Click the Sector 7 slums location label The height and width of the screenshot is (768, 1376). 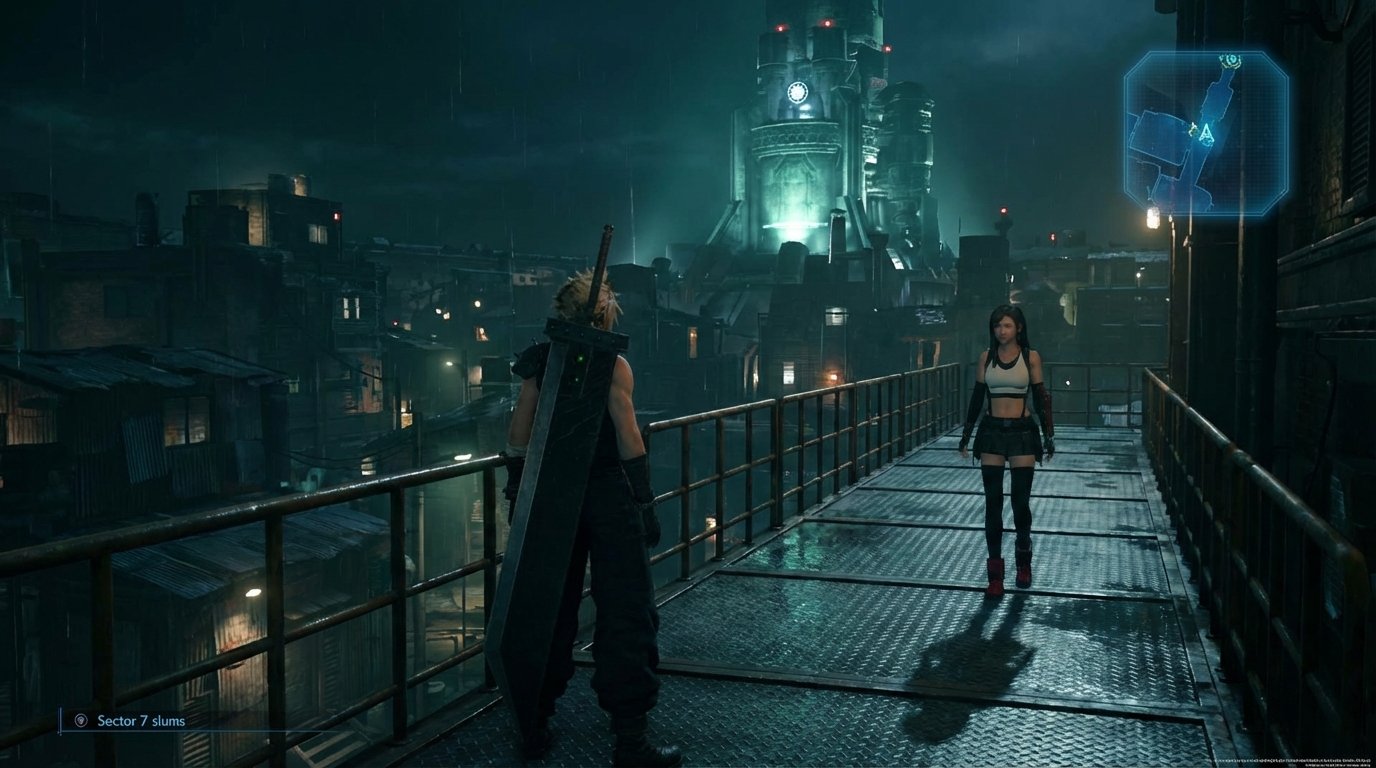pyautogui.click(x=140, y=720)
